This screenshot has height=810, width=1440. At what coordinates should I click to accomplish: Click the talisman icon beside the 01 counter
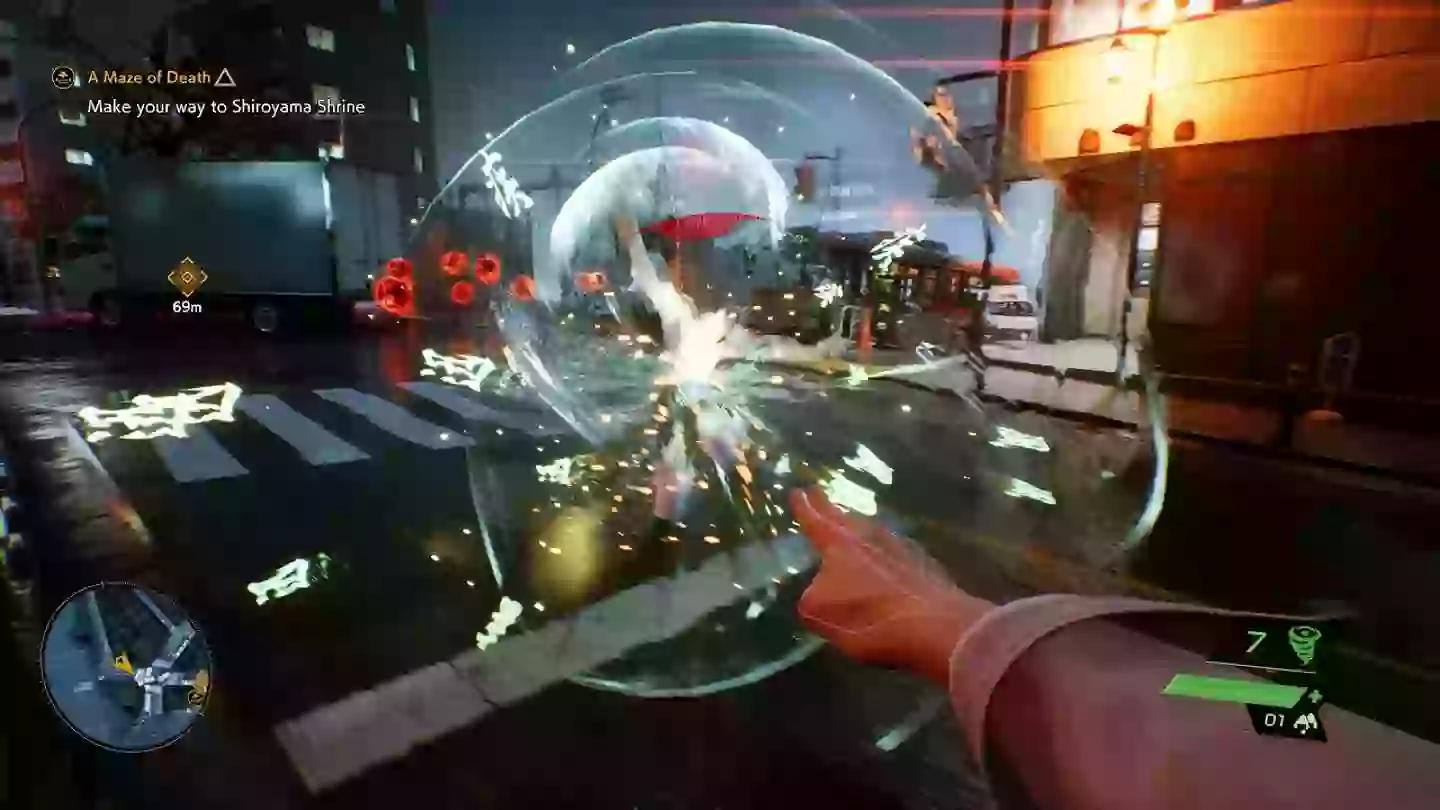[x=1306, y=721]
